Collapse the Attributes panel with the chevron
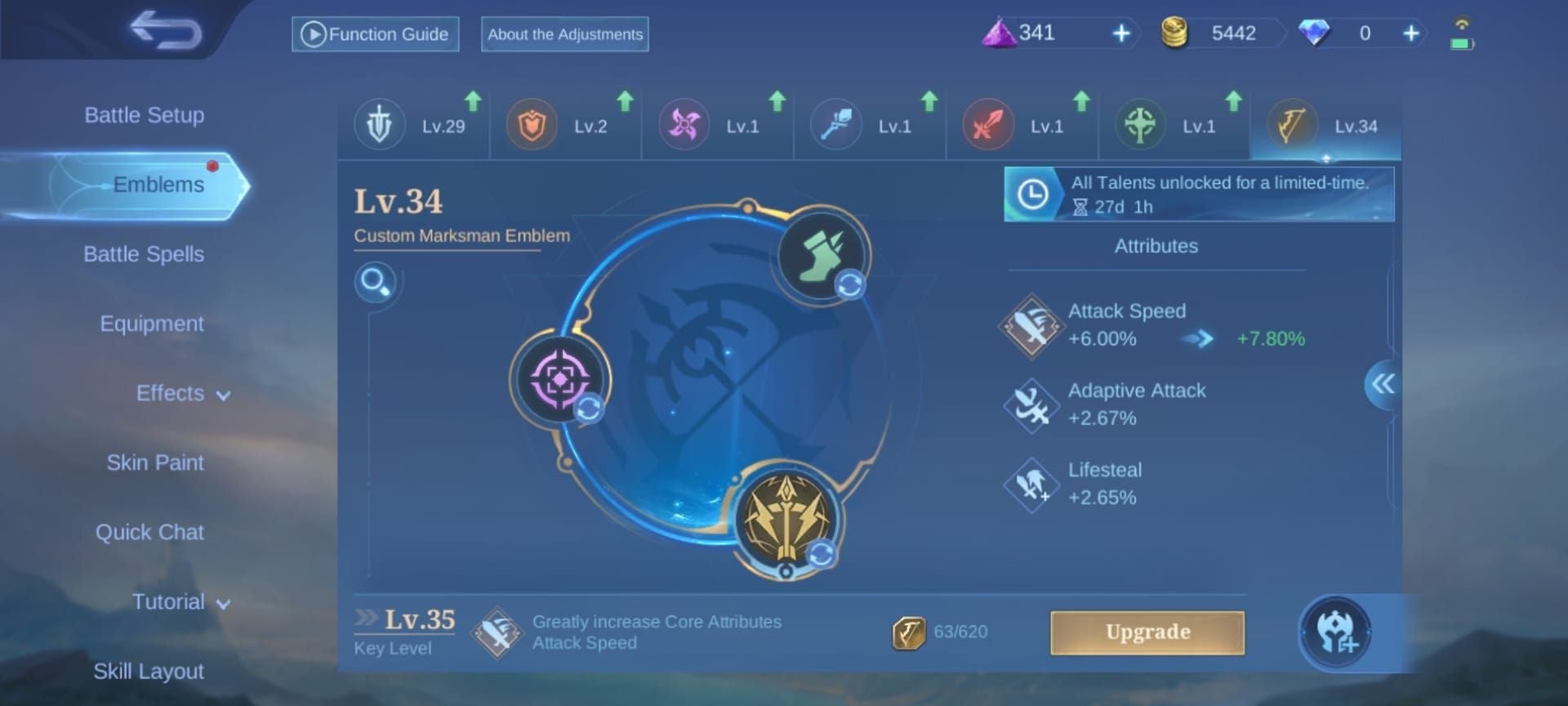This screenshot has height=706, width=1568. coord(1382,384)
